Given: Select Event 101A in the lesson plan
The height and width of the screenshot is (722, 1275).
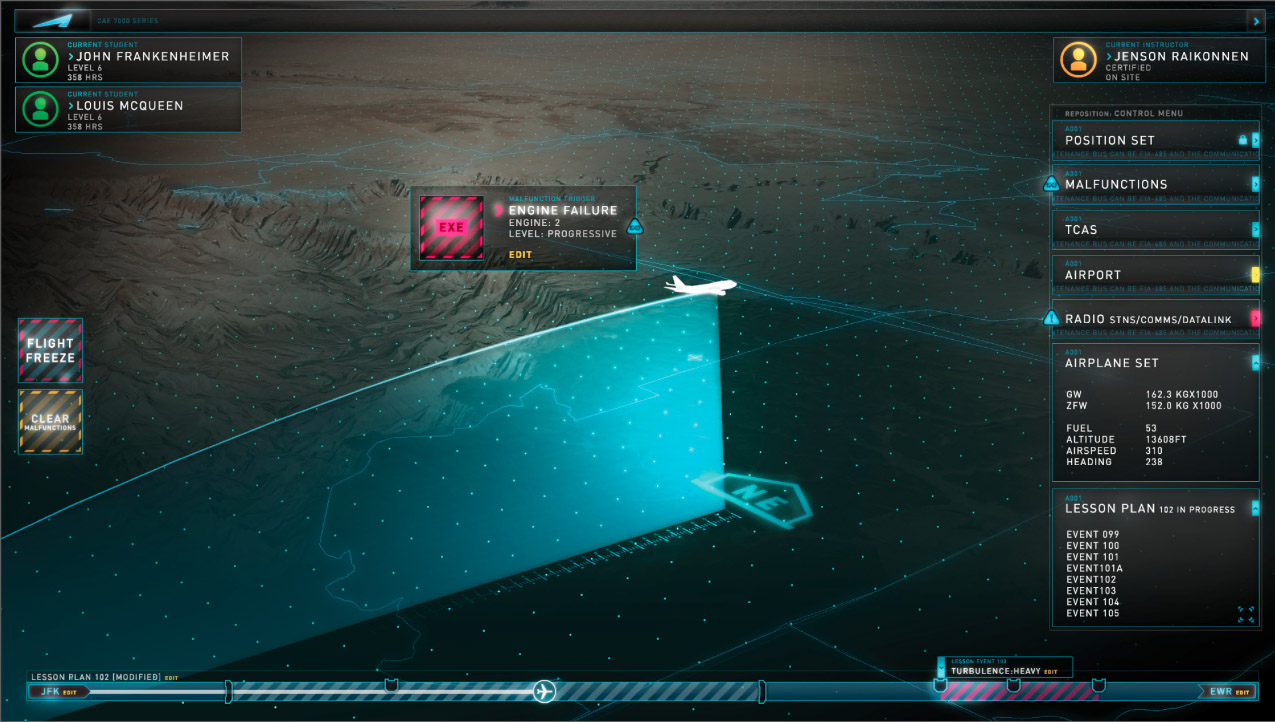Looking at the screenshot, I should (1094, 568).
